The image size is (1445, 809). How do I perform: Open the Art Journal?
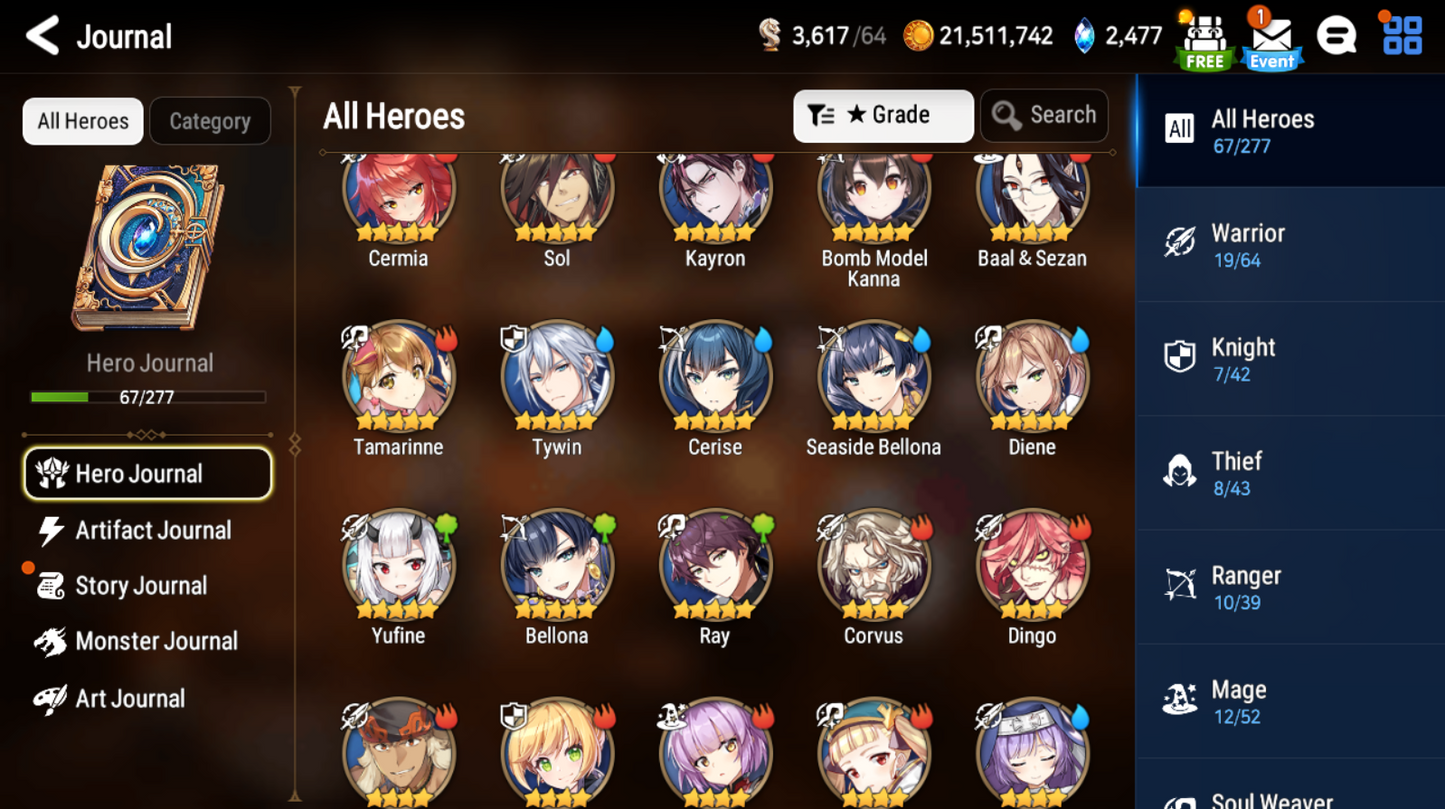(x=130, y=698)
